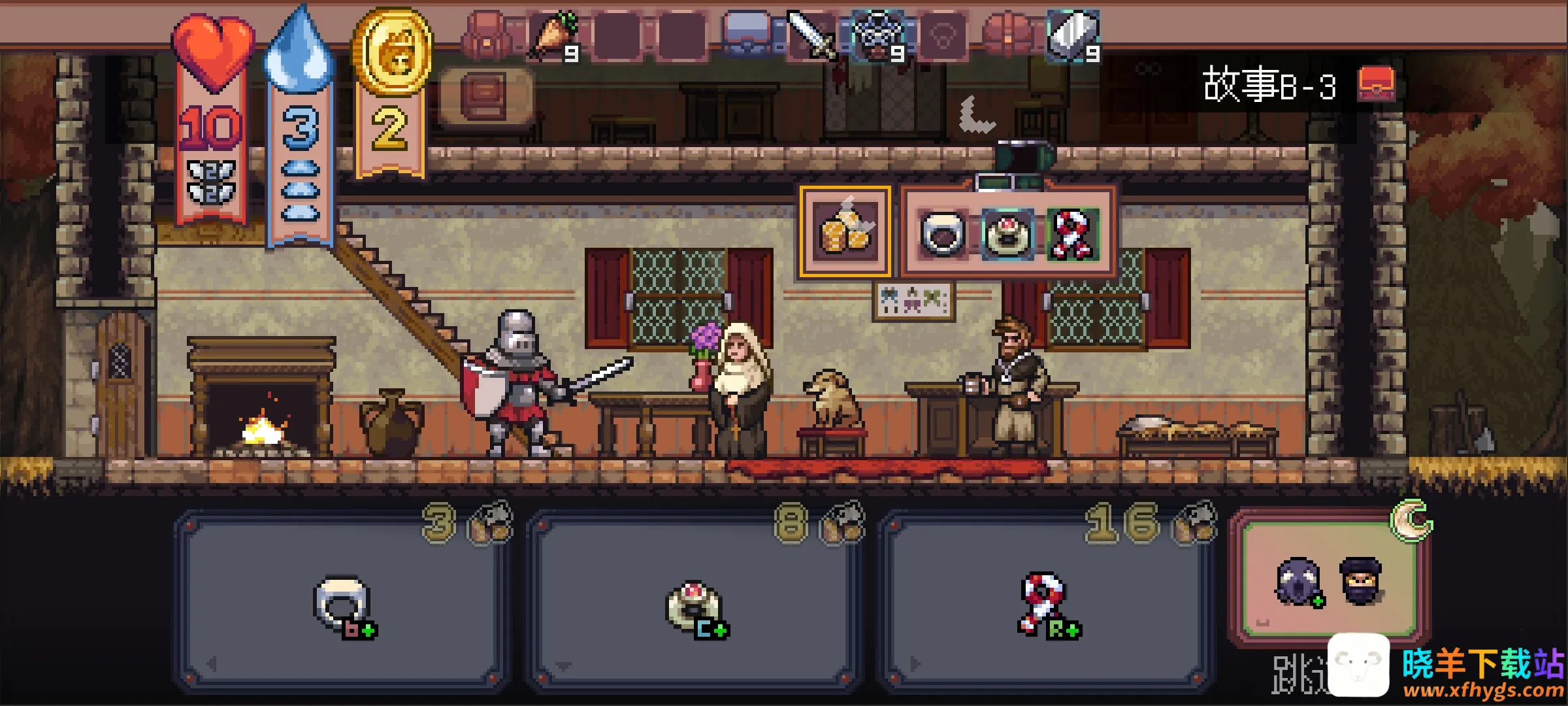1568x706 pixels.
Task: Select the silver ingot slot
Action: (1073, 36)
